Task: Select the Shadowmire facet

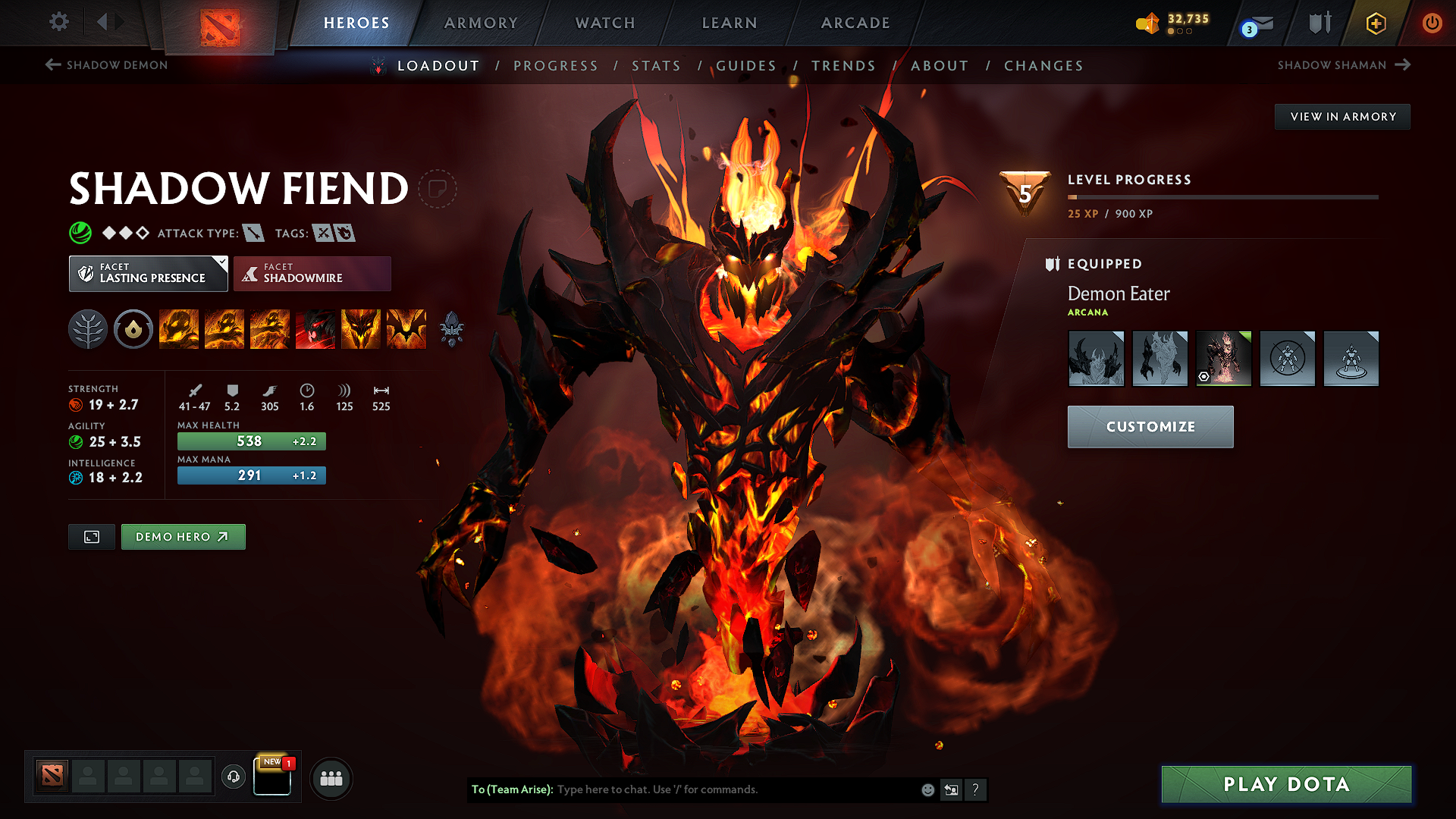Action: [312, 273]
